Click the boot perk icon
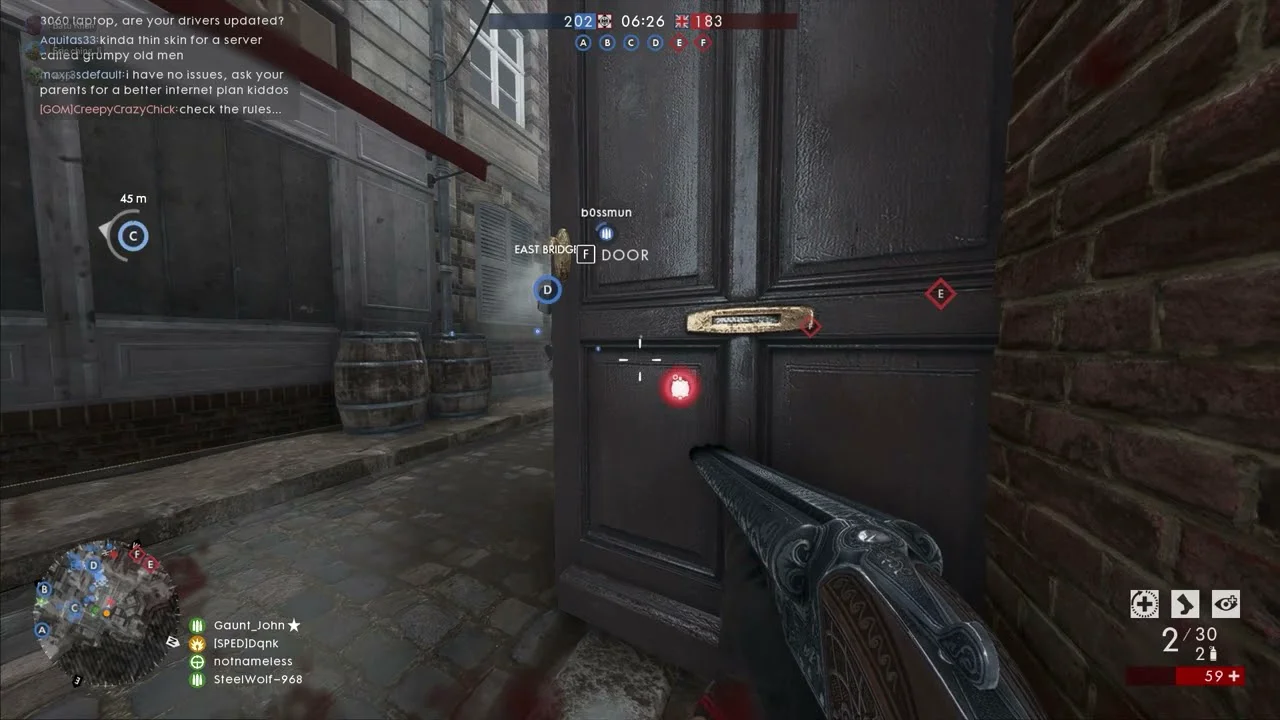The image size is (1280, 720). point(1185,603)
